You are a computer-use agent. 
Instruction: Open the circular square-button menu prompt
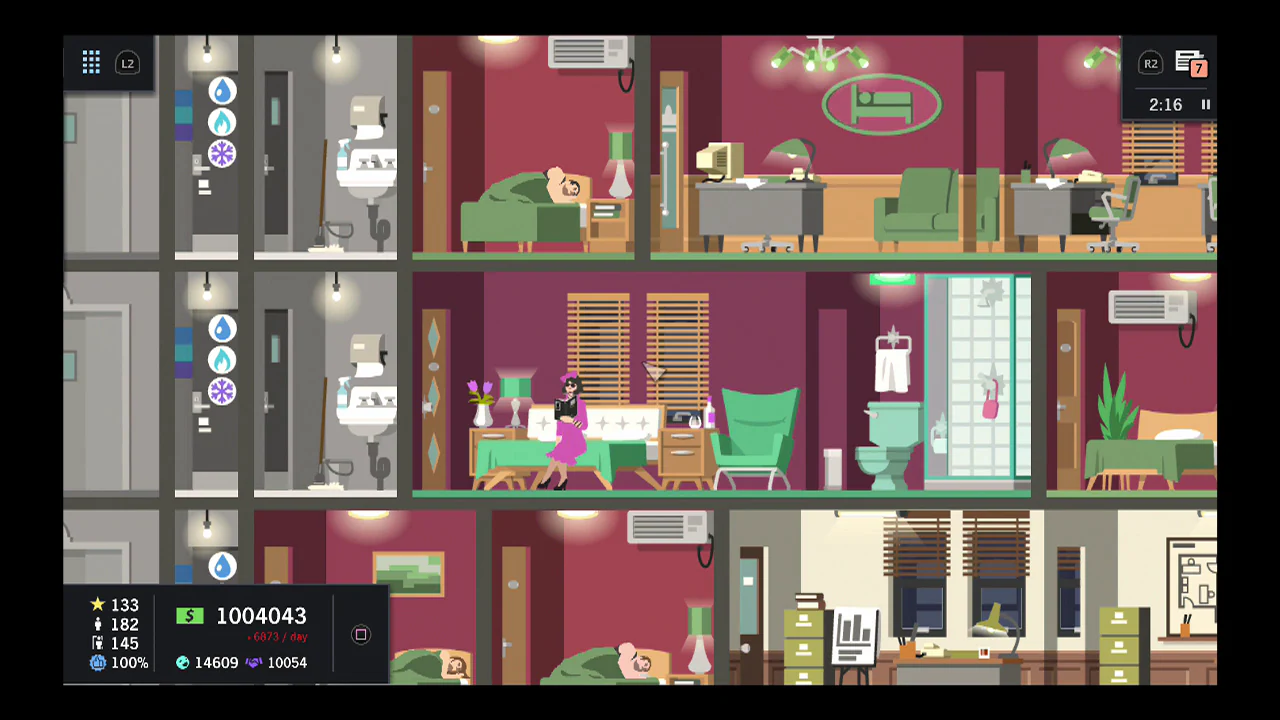point(360,635)
